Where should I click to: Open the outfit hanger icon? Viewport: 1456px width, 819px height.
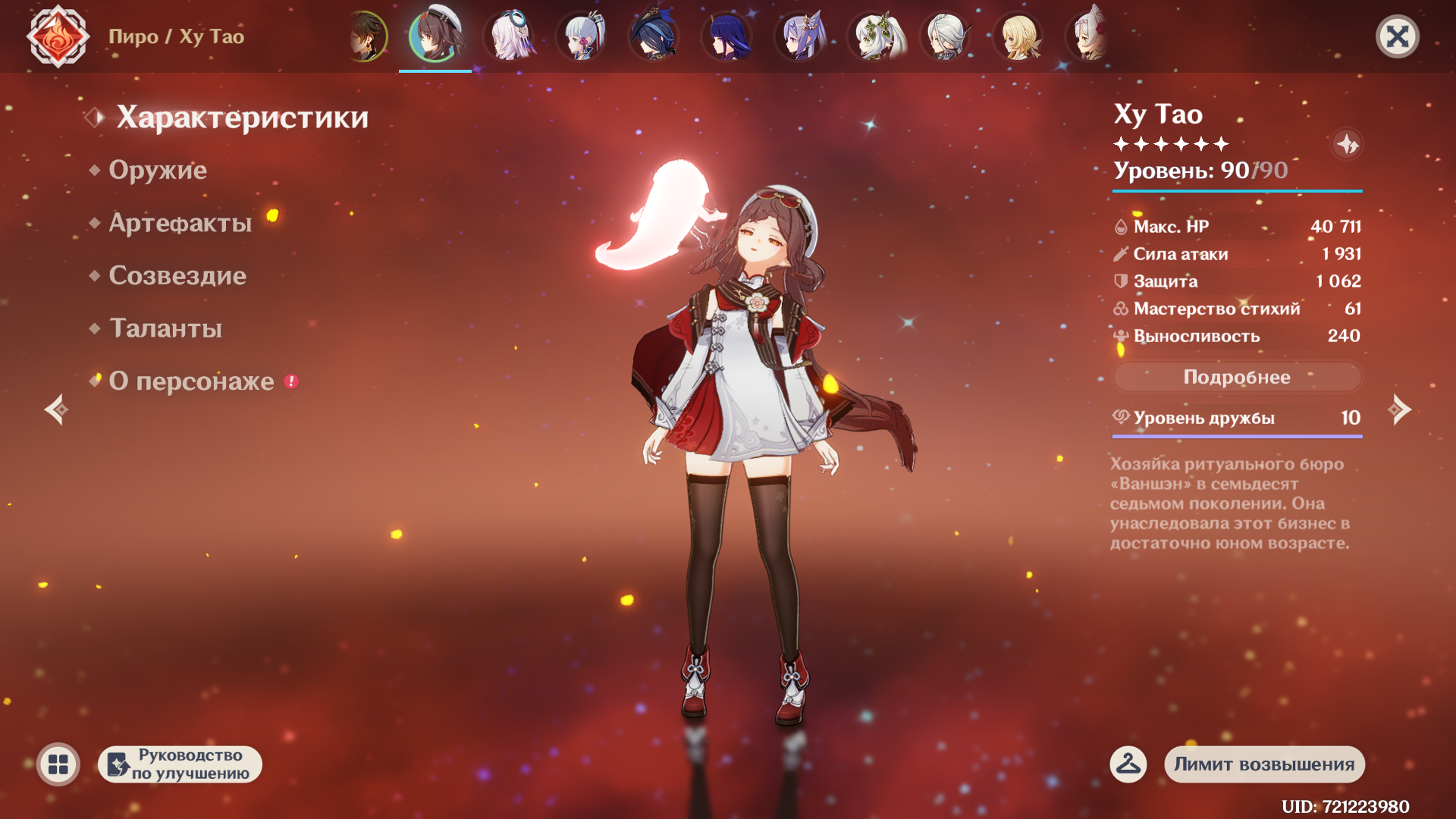1128,764
